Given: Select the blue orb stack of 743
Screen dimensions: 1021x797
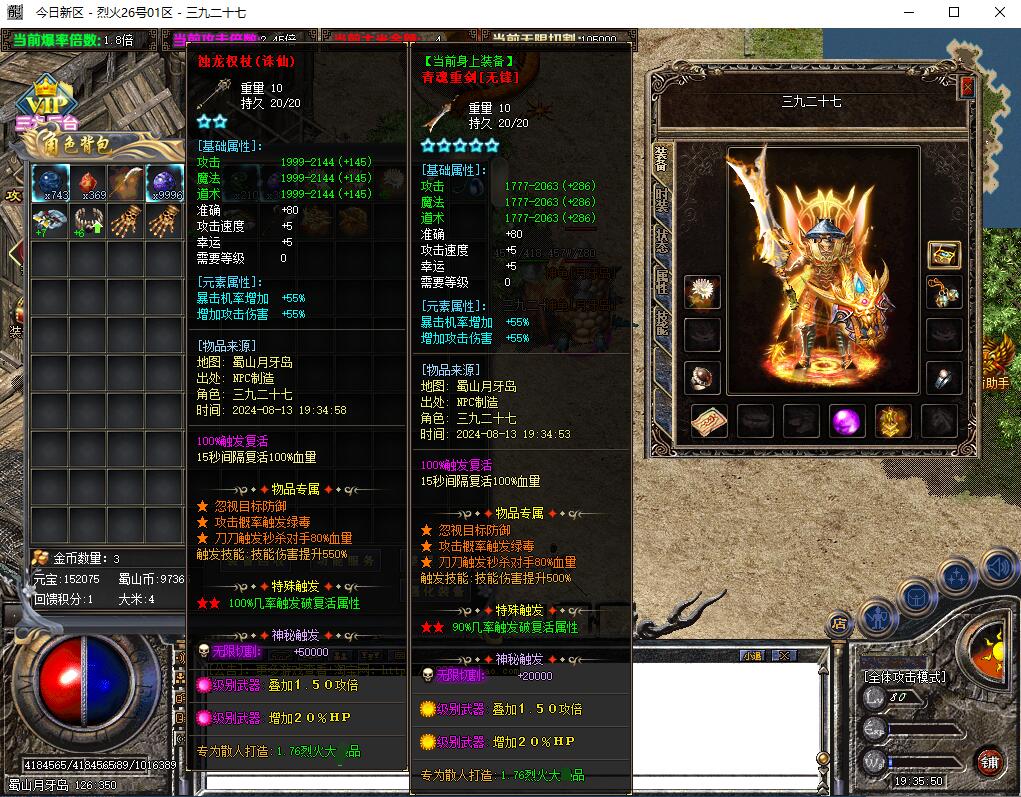Looking at the screenshot, I should click(x=51, y=182).
